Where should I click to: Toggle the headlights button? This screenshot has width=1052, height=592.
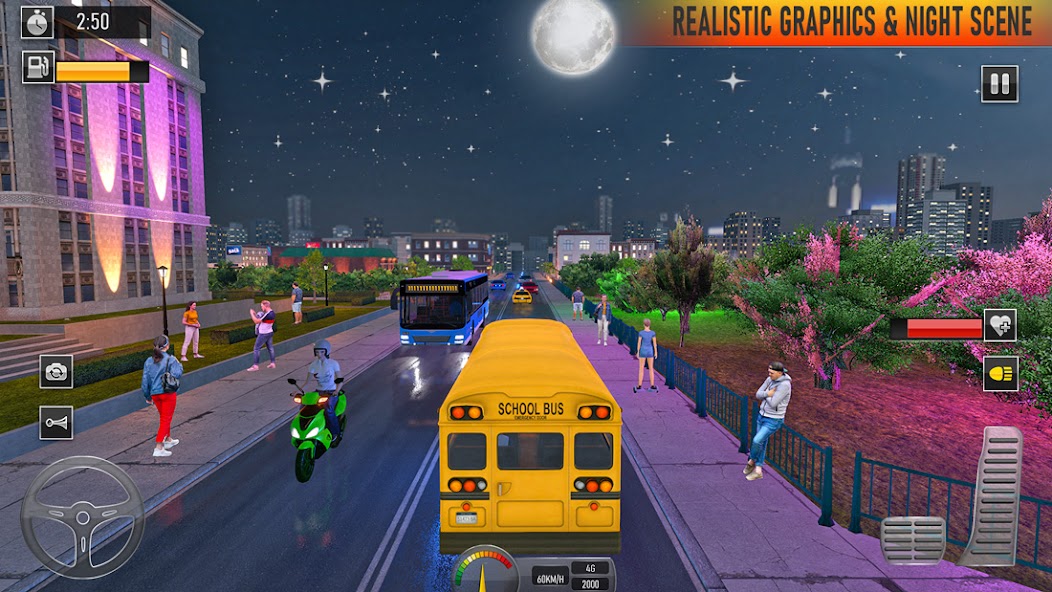click(x=1000, y=373)
